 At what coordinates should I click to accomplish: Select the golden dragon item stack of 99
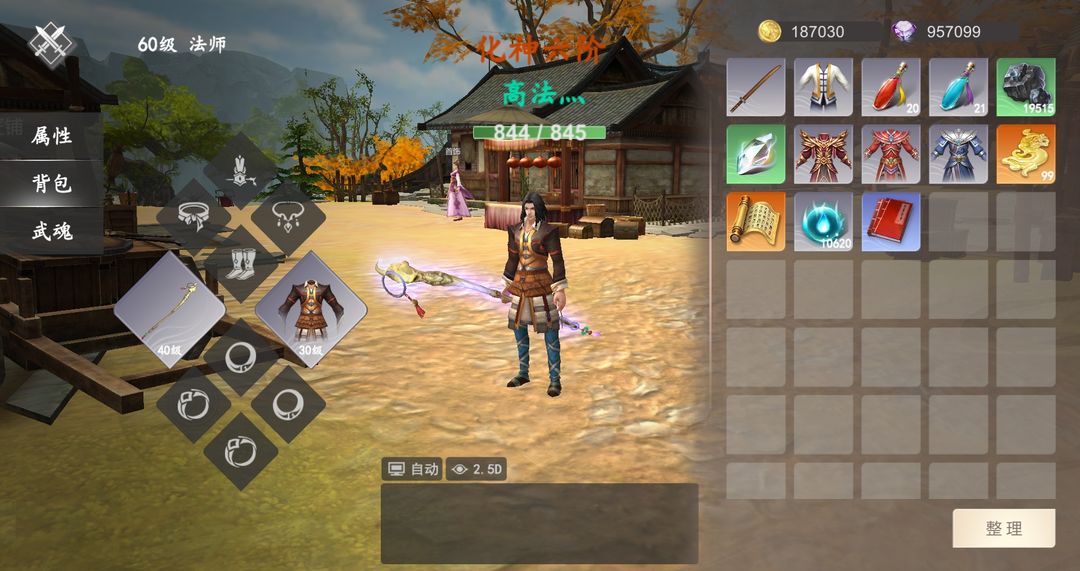pos(1025,154)
